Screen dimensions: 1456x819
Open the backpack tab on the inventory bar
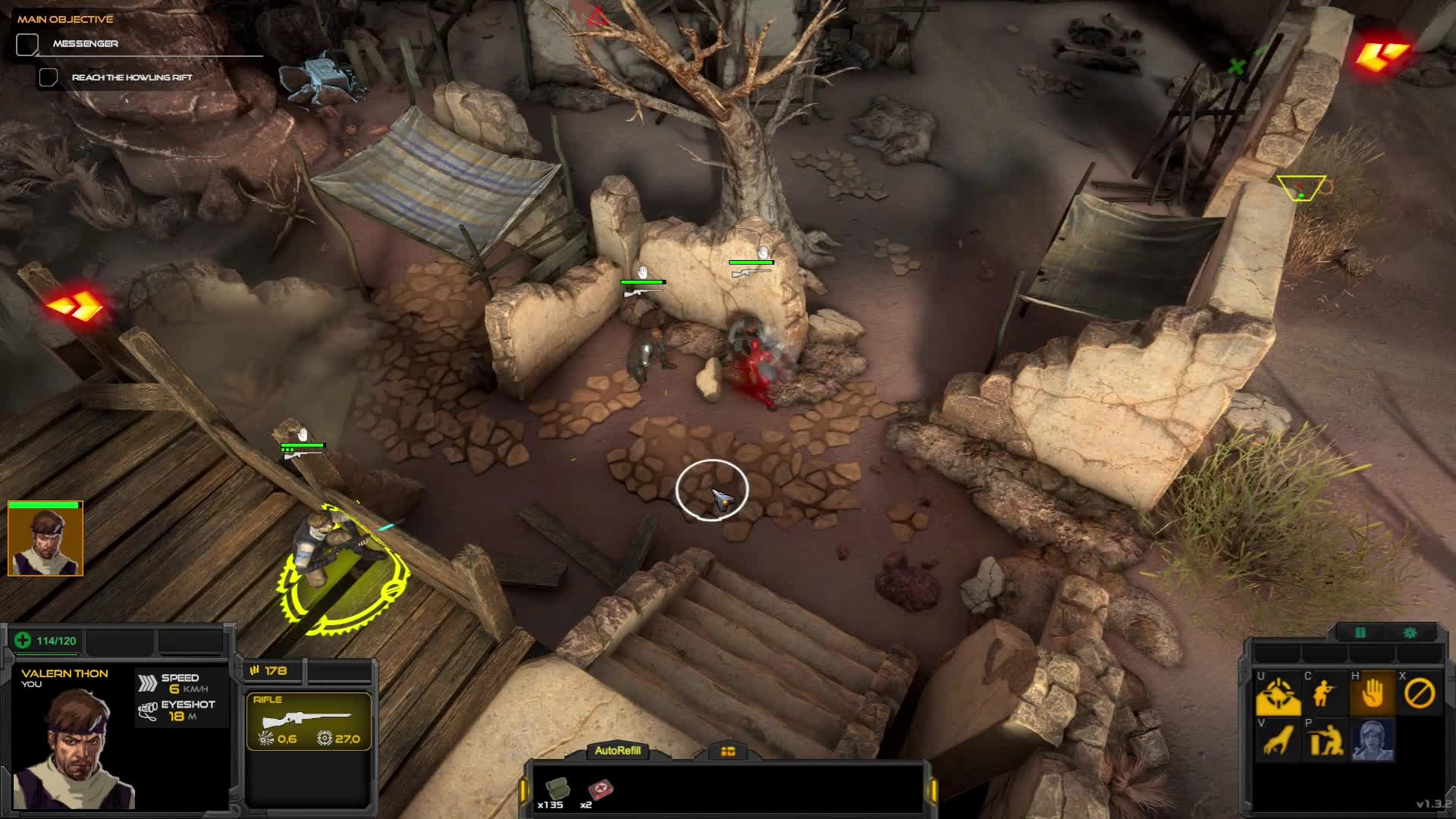point(729,752)
